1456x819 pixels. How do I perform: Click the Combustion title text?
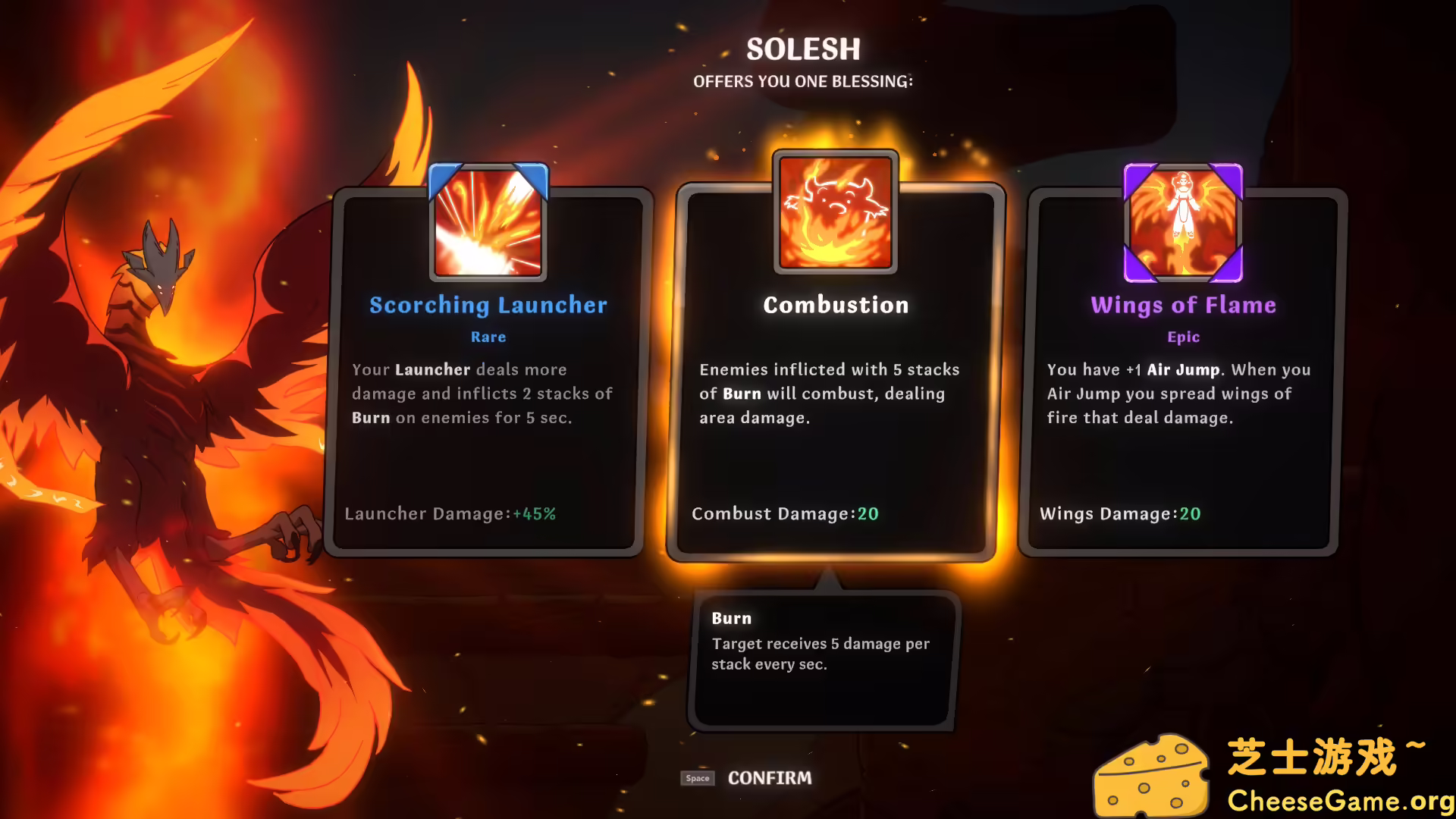point(834,305)
